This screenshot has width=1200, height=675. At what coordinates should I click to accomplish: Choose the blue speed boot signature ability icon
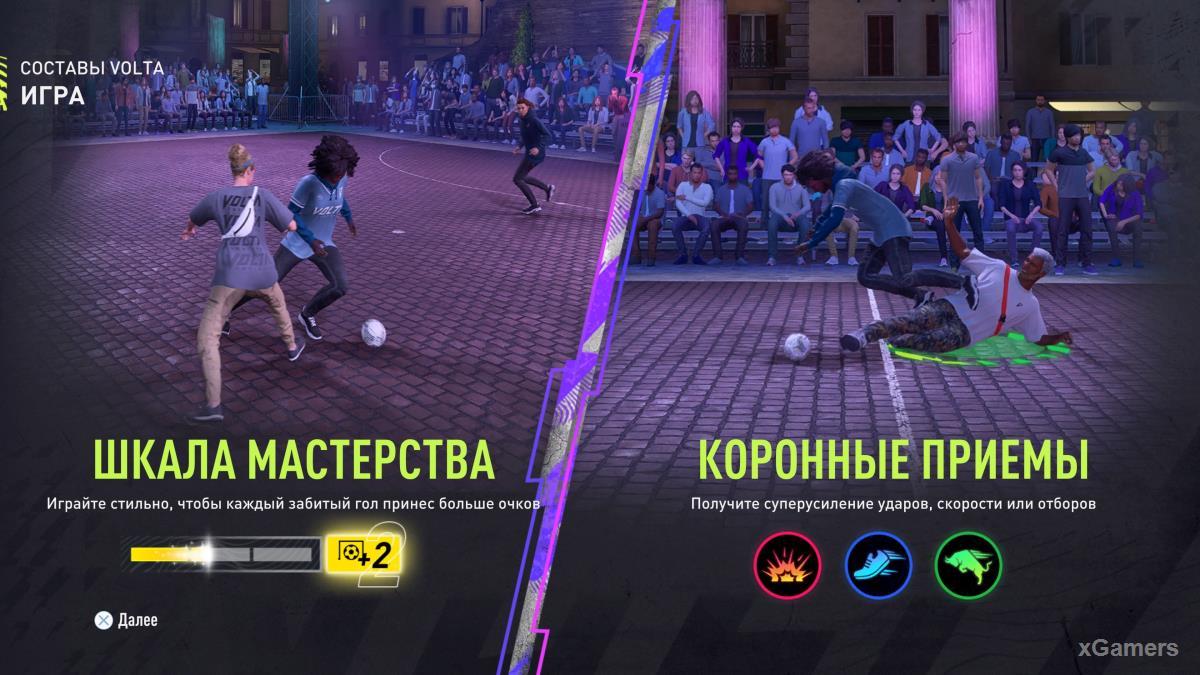(877, 565)
